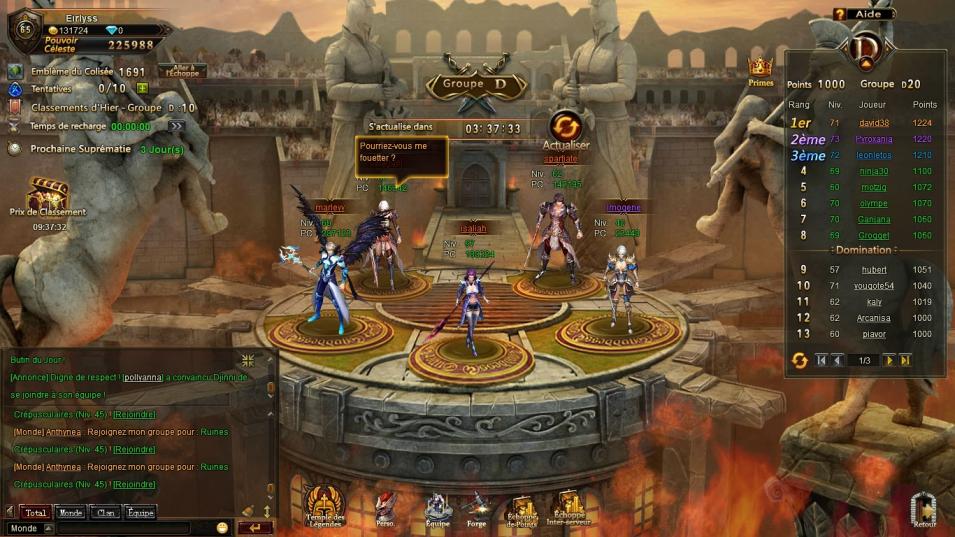The width and height of the screenshot is (955, 537).
Task: Click the Actualiser refresh button
Action: pyautogui.click(x=566, y=128)
